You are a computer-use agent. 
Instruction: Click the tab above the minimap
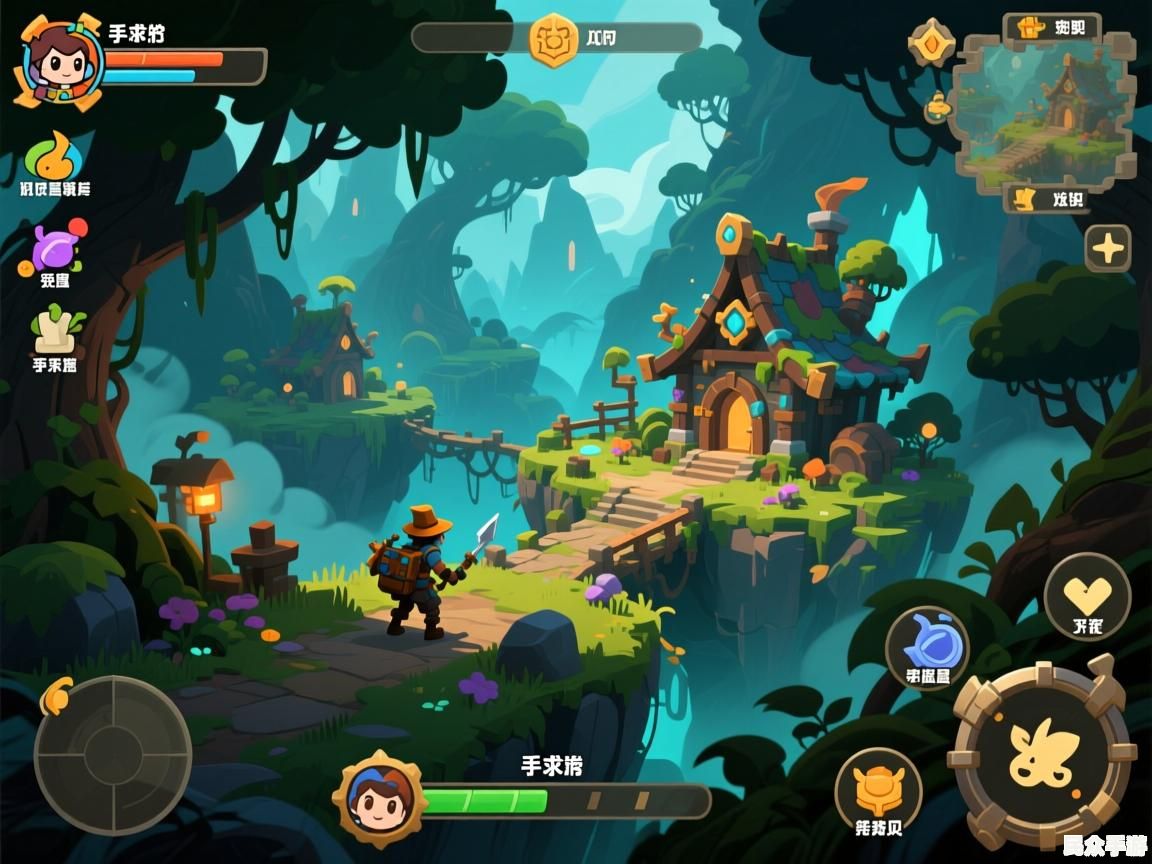click(x=1052, y=27)
